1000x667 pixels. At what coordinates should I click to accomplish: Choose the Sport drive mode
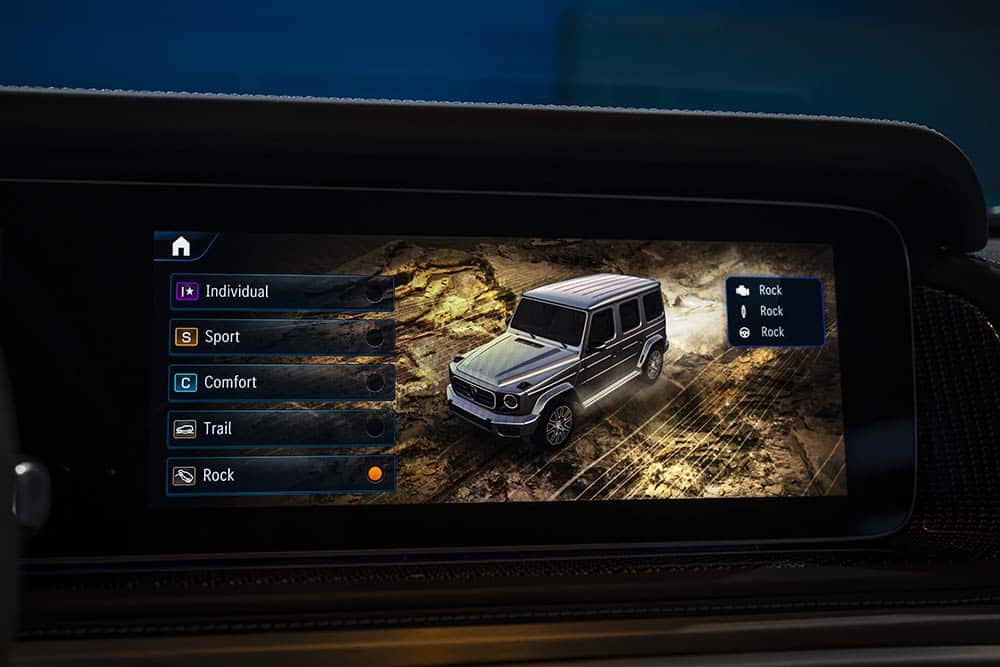(x=282, y=337)
